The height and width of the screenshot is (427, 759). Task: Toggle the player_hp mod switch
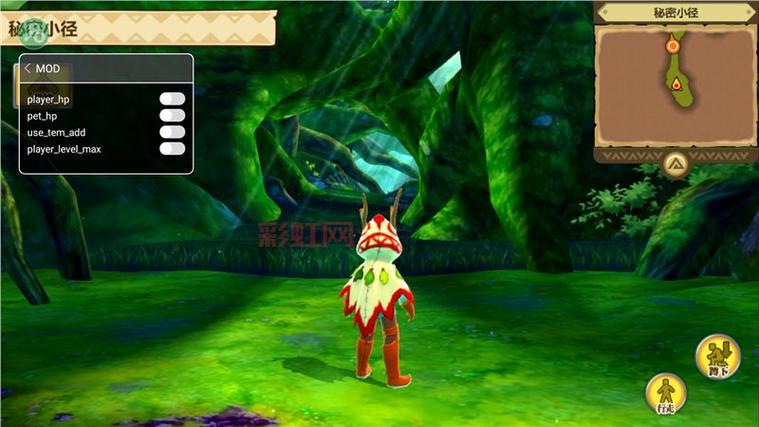pyautogui.click(x=172, y=98)
